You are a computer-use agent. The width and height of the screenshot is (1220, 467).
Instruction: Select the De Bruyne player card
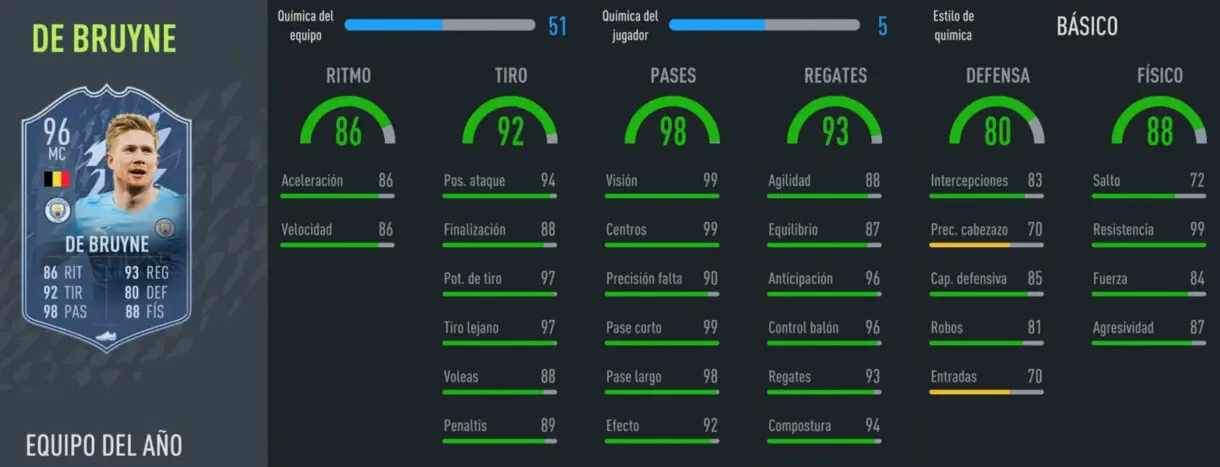[106, 229]
